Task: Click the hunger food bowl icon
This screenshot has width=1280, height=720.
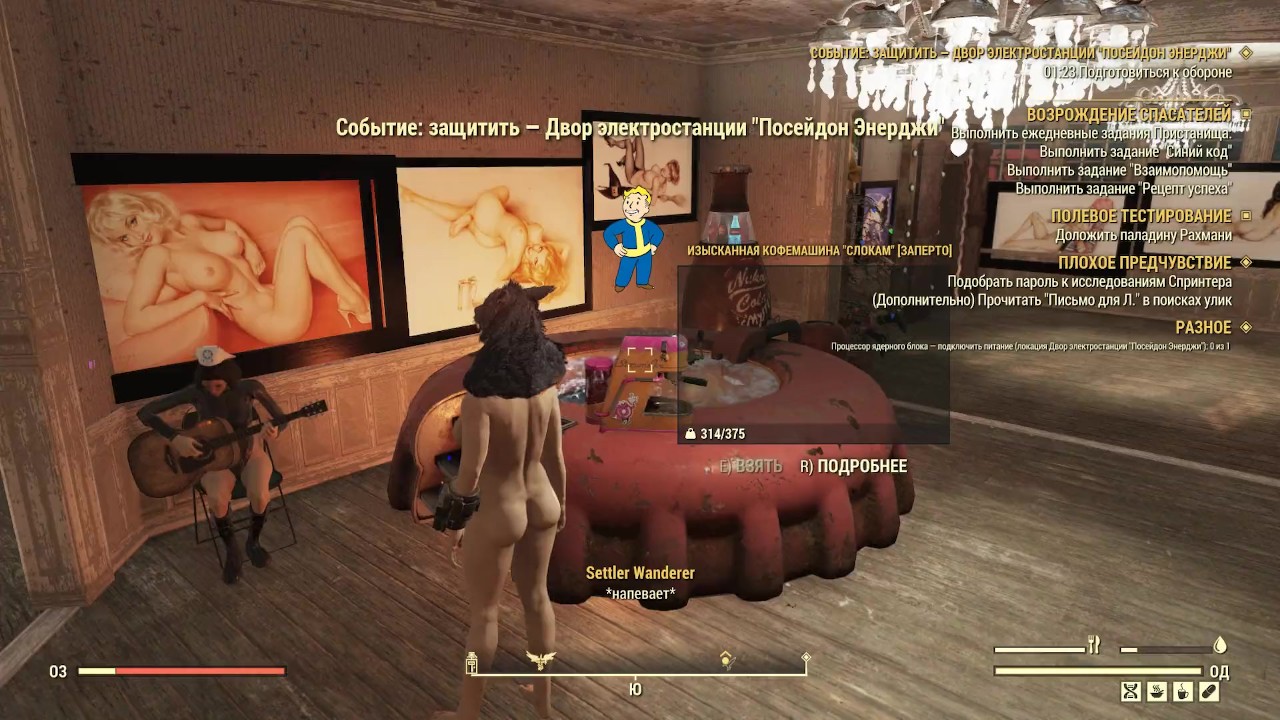Action: pyautogui.click(x=1157, y=692)
